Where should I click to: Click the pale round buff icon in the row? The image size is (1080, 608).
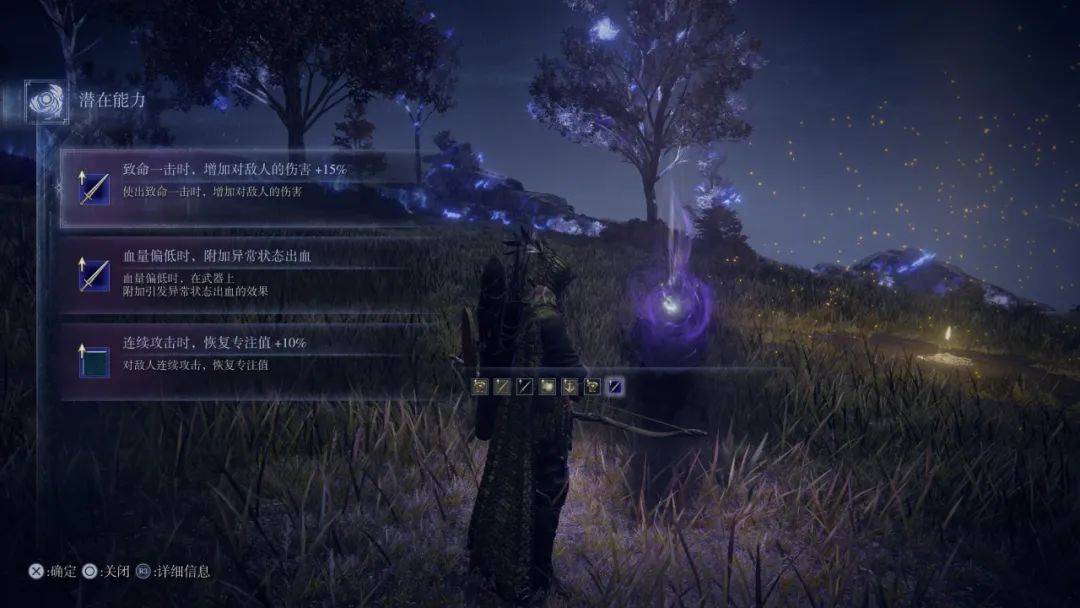pyautogui.click(x=548, y=386)
